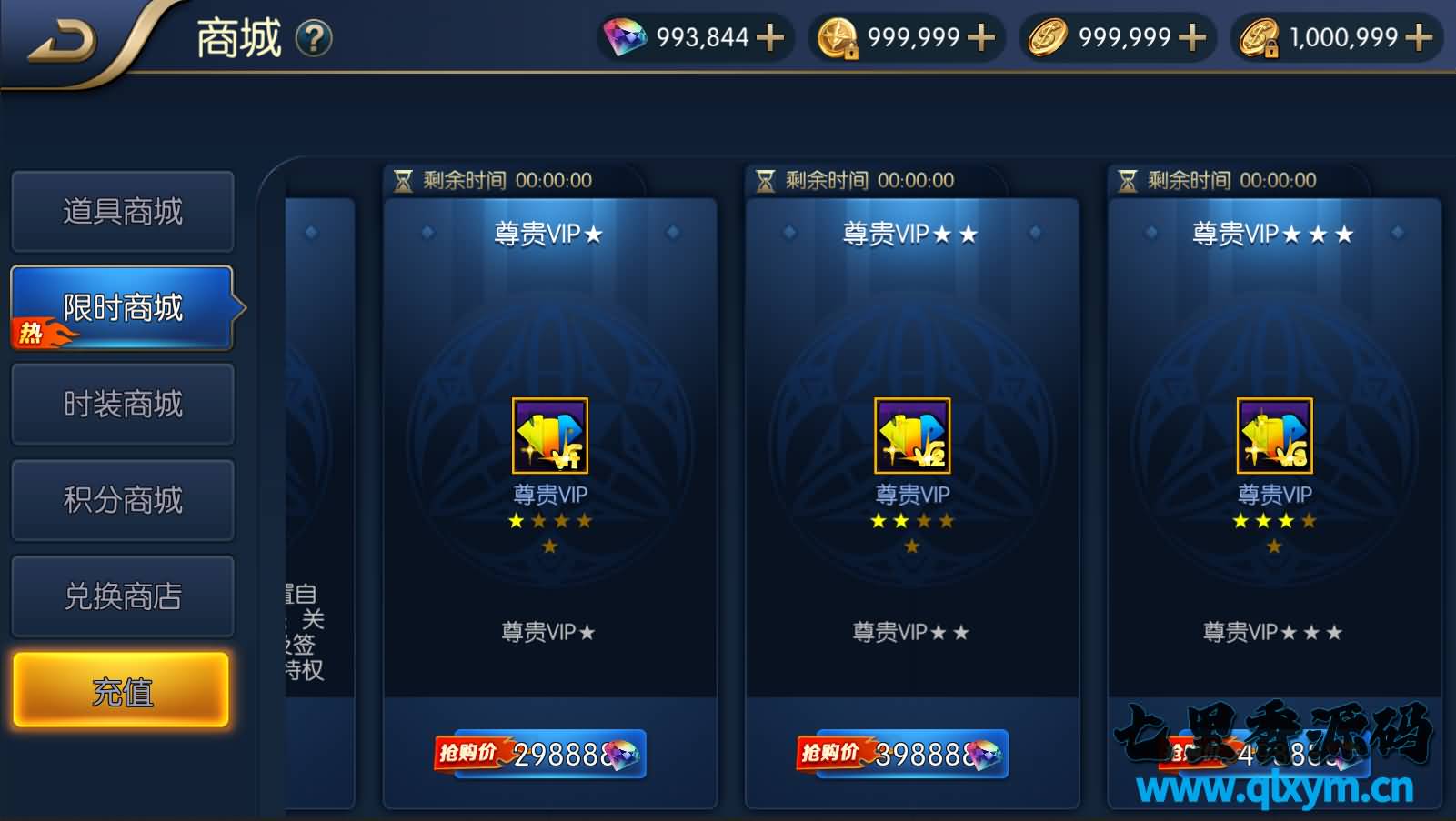This screenshot has width=1456, height=821.
Task: Click the 1,000,999 gold currency icon
Action: [x=1260, y=38]
